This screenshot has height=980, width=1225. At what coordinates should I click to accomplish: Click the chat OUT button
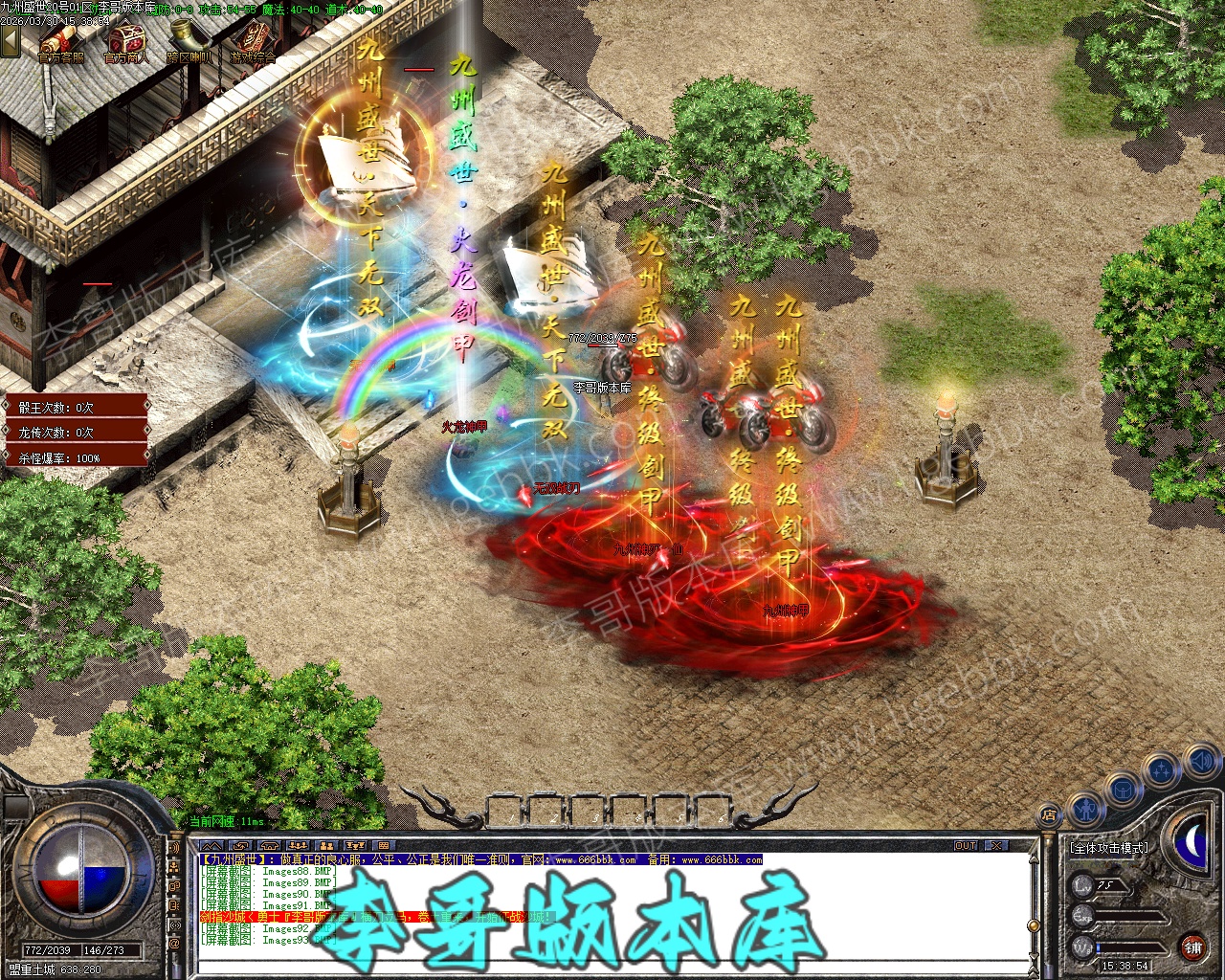pyautogui.click(x=966, y=846)
